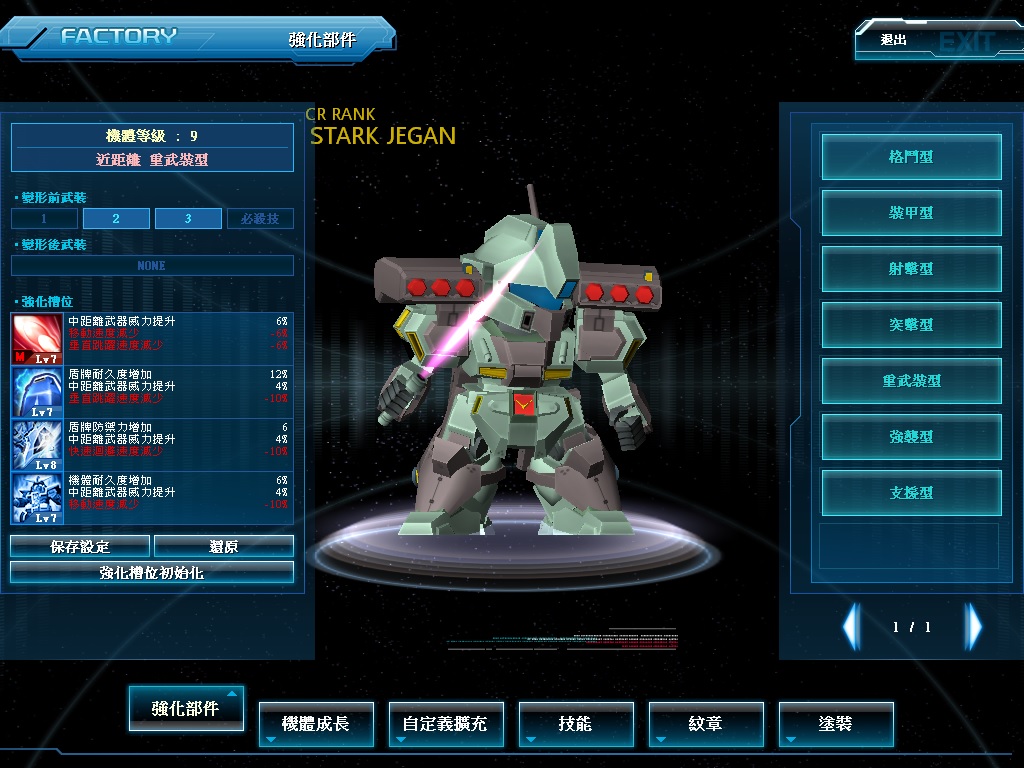Image resolution: width=1024 pixels, height=768 pixels.
Task: Choose the 裝甲型 part category
Action: pyautogui.click(x=911, y=213)
